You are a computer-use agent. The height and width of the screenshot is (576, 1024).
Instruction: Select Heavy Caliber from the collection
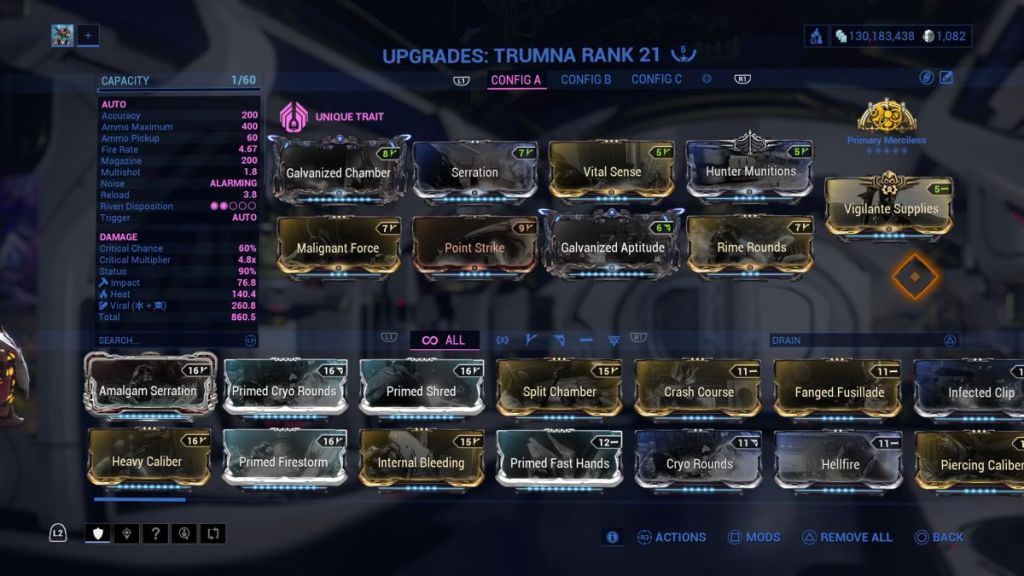148,461
